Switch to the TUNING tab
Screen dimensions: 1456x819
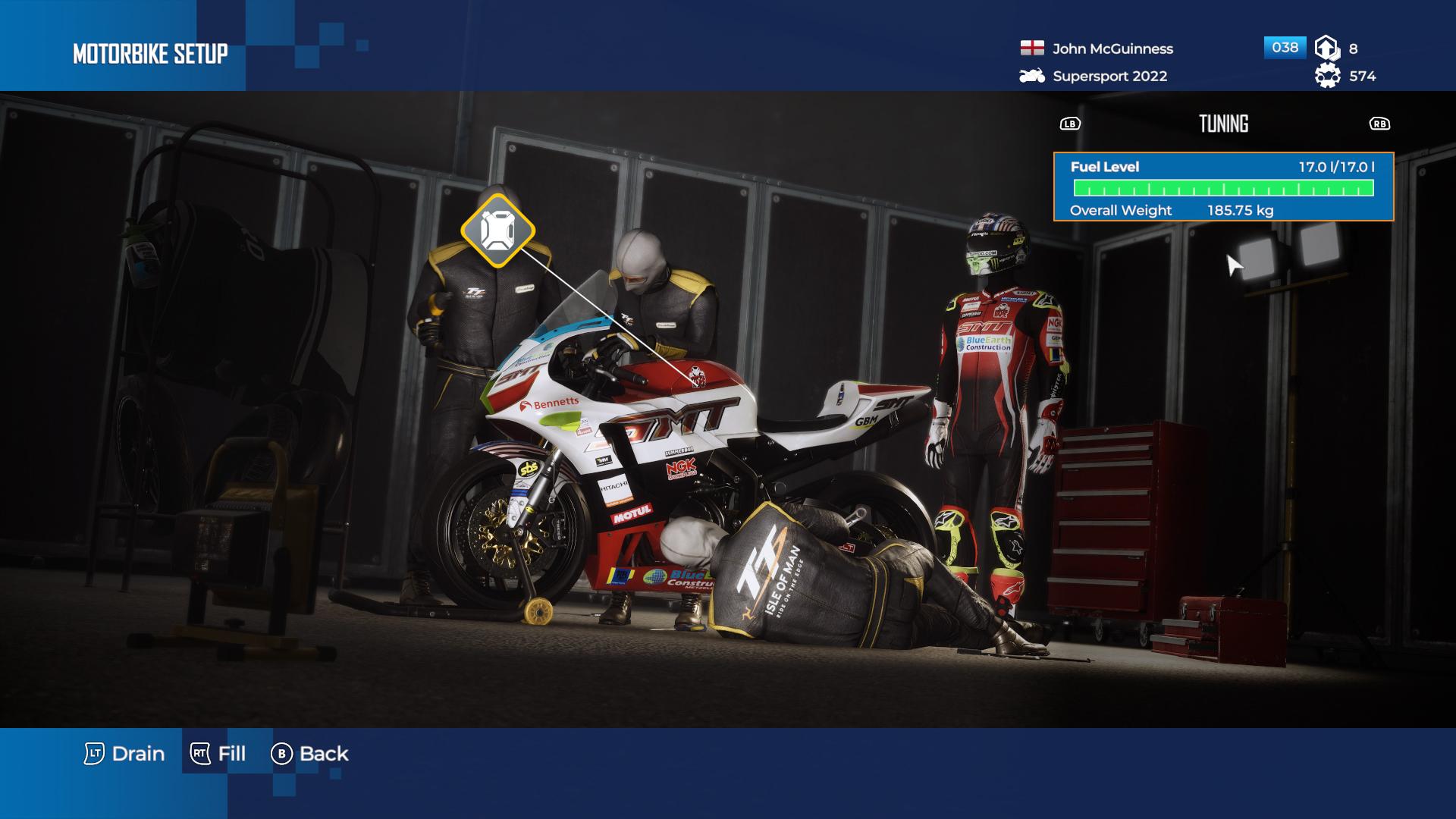coord(1224,124)
